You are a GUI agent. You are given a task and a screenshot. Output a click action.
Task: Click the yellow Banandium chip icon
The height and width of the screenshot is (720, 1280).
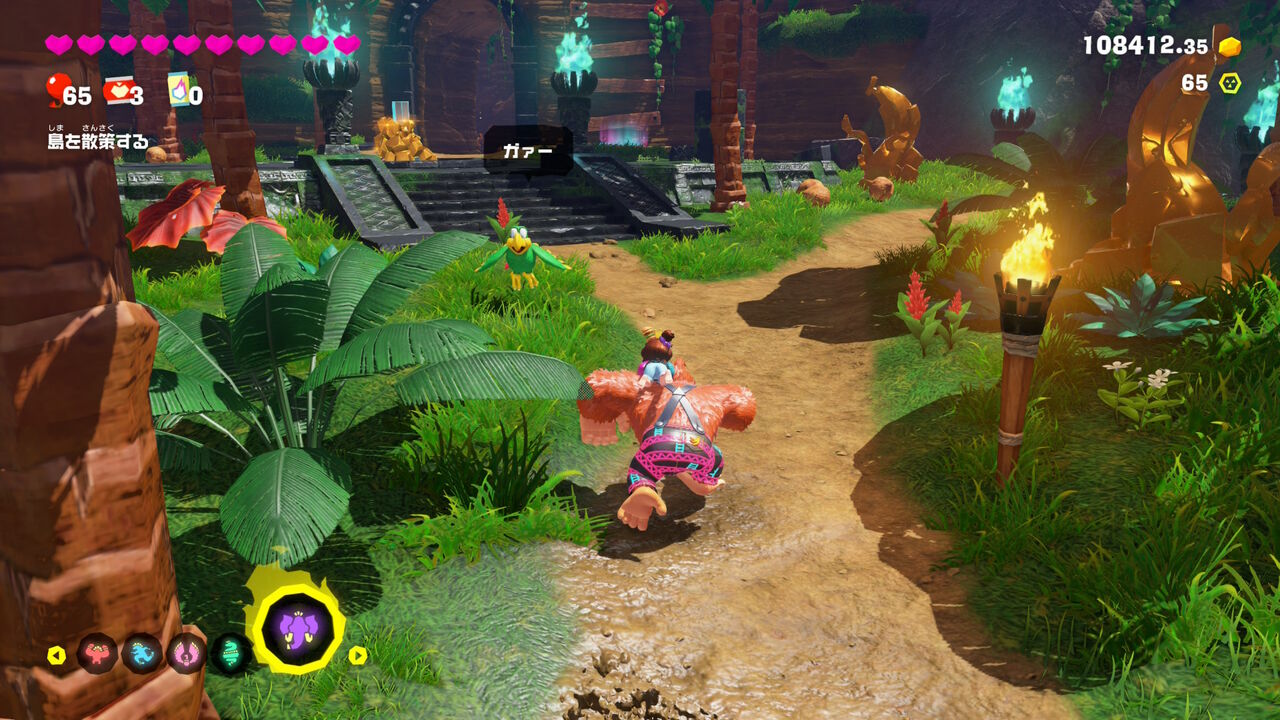coord(1229,83)
